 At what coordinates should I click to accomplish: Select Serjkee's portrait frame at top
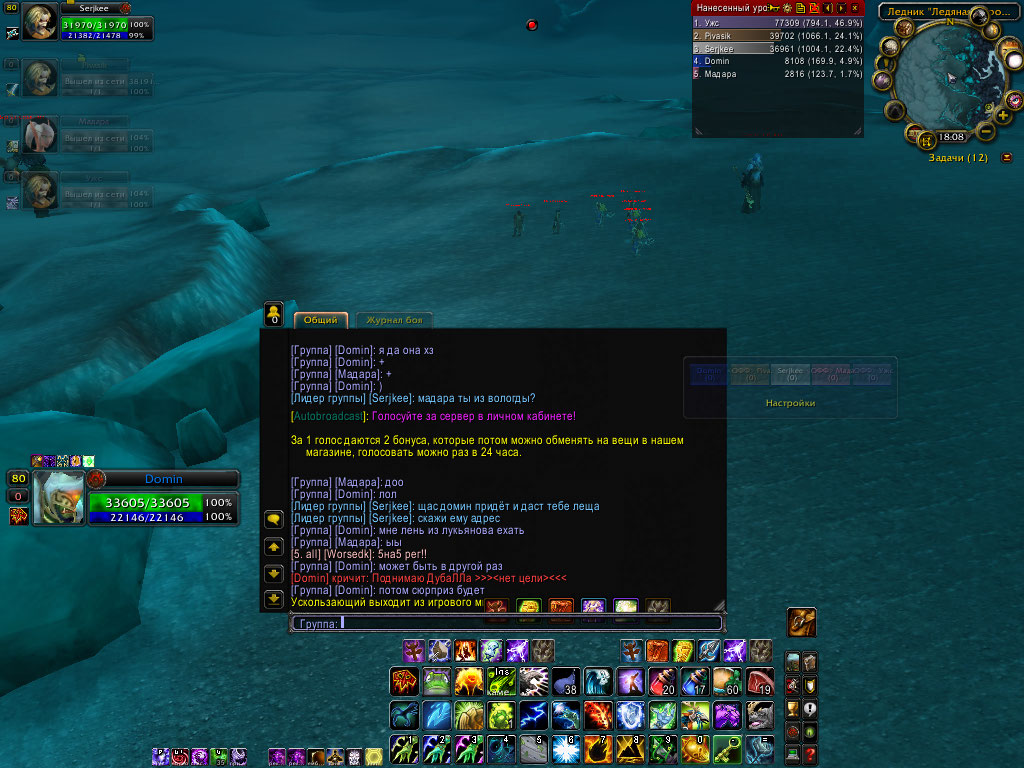pyautogui.click(x=41, y=22)
